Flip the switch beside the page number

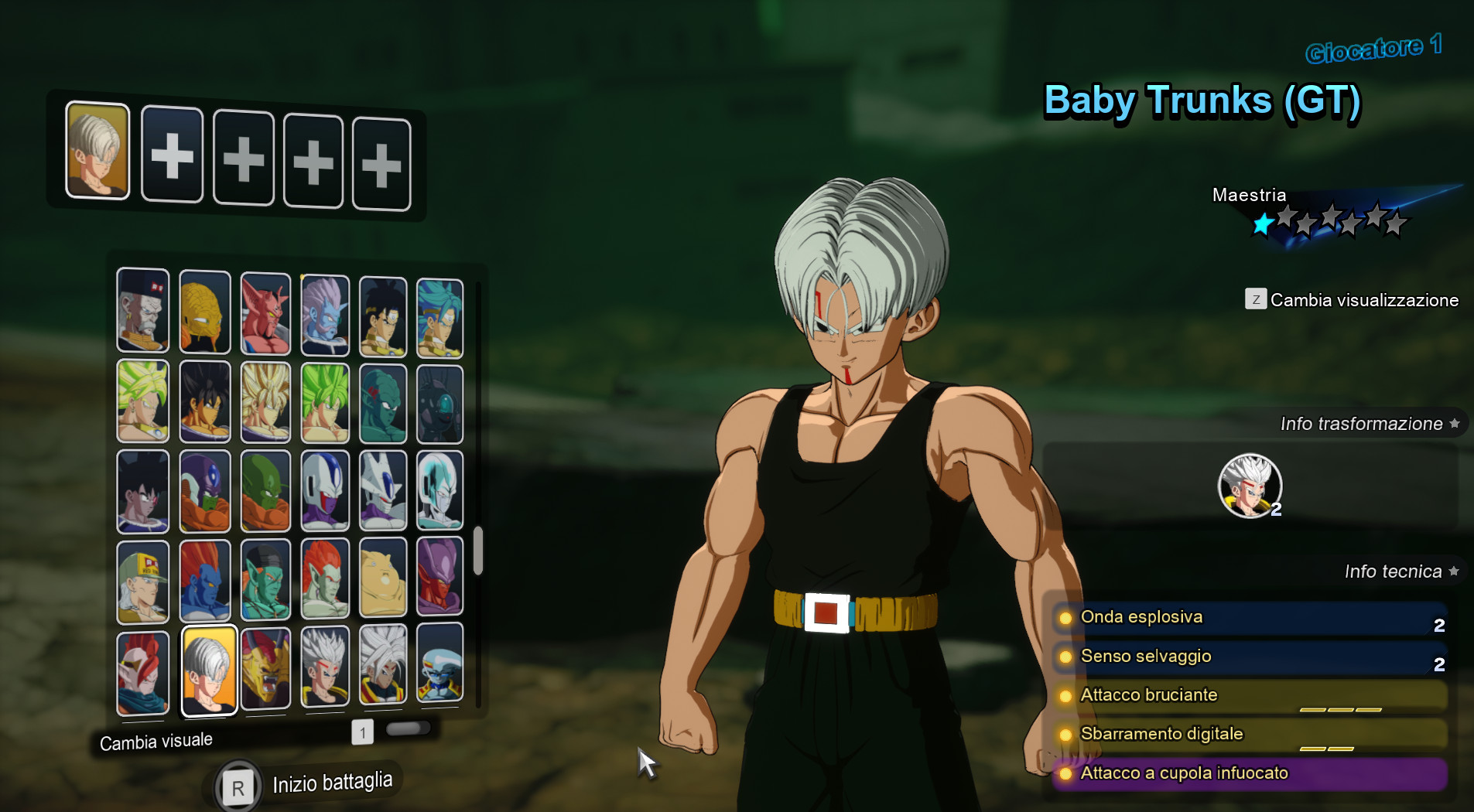(410, 728)
